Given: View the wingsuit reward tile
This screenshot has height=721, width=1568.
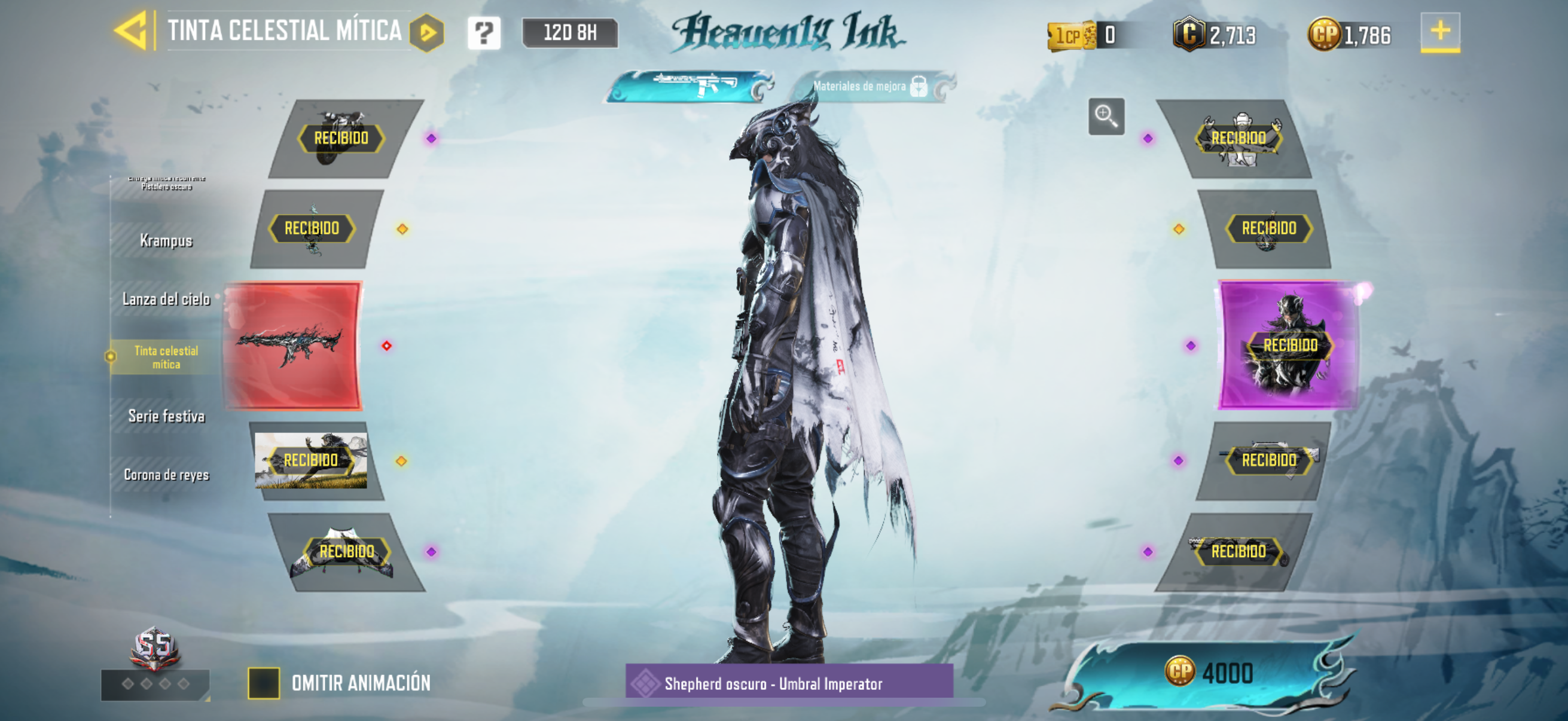Looking at the screenshot, I should pyautogui.click(x=346, y=552).
